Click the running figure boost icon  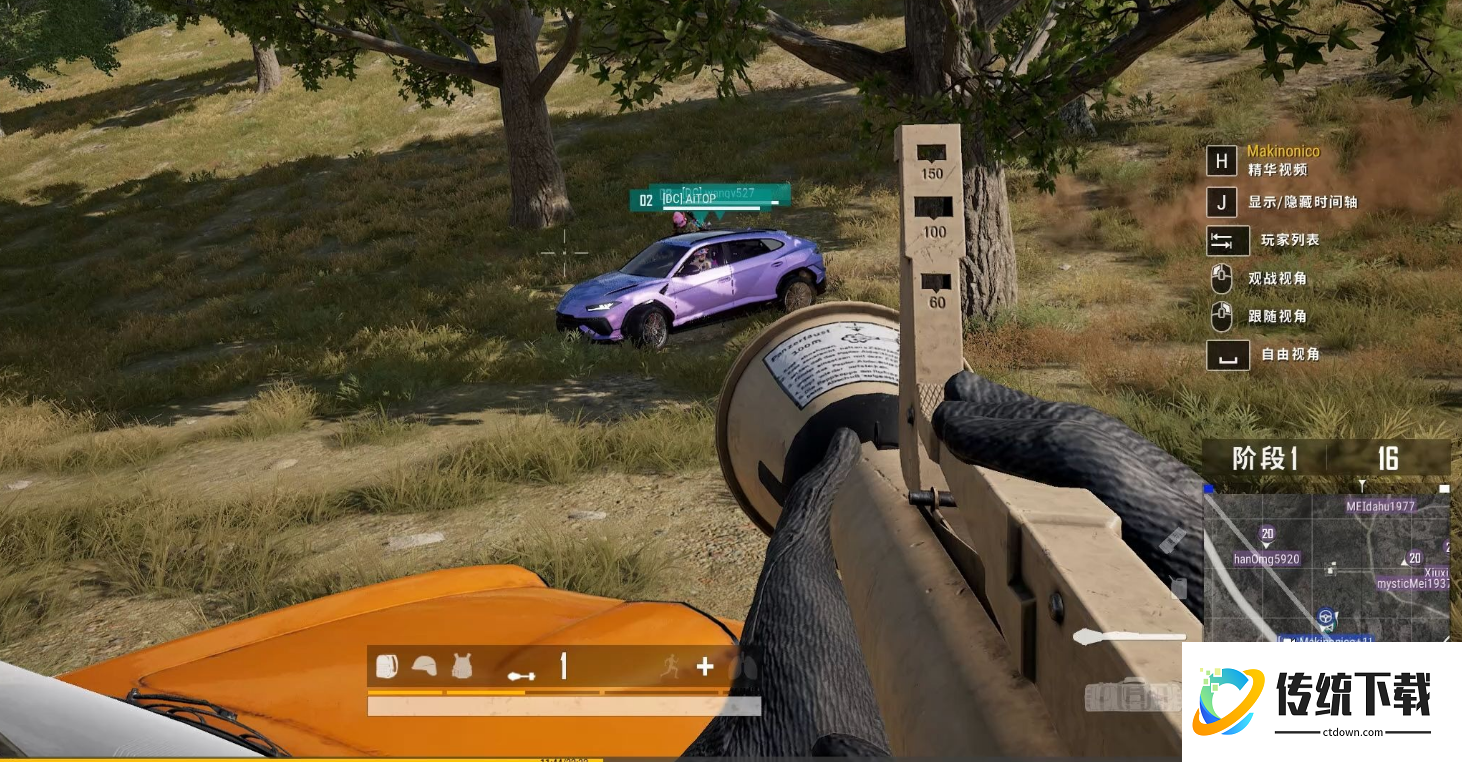coord(670,667)
